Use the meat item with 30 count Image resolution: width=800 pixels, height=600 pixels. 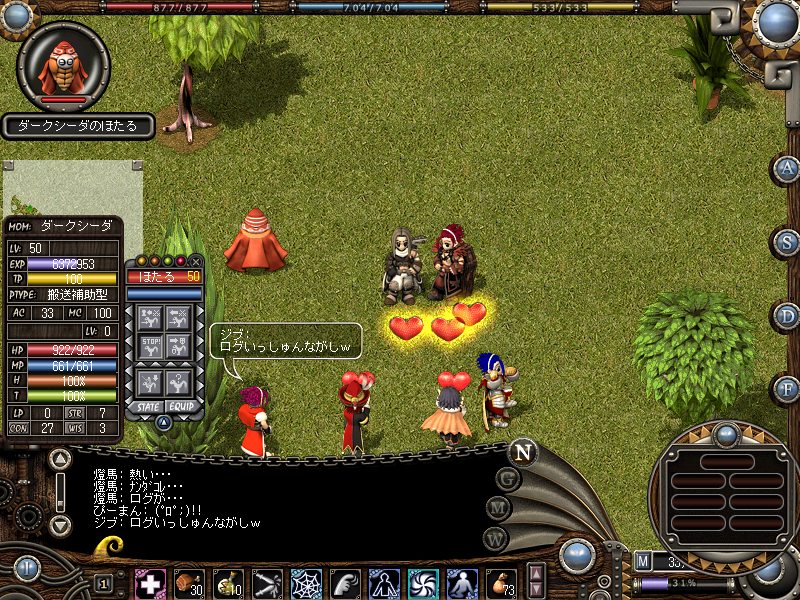tap(189, 582)
